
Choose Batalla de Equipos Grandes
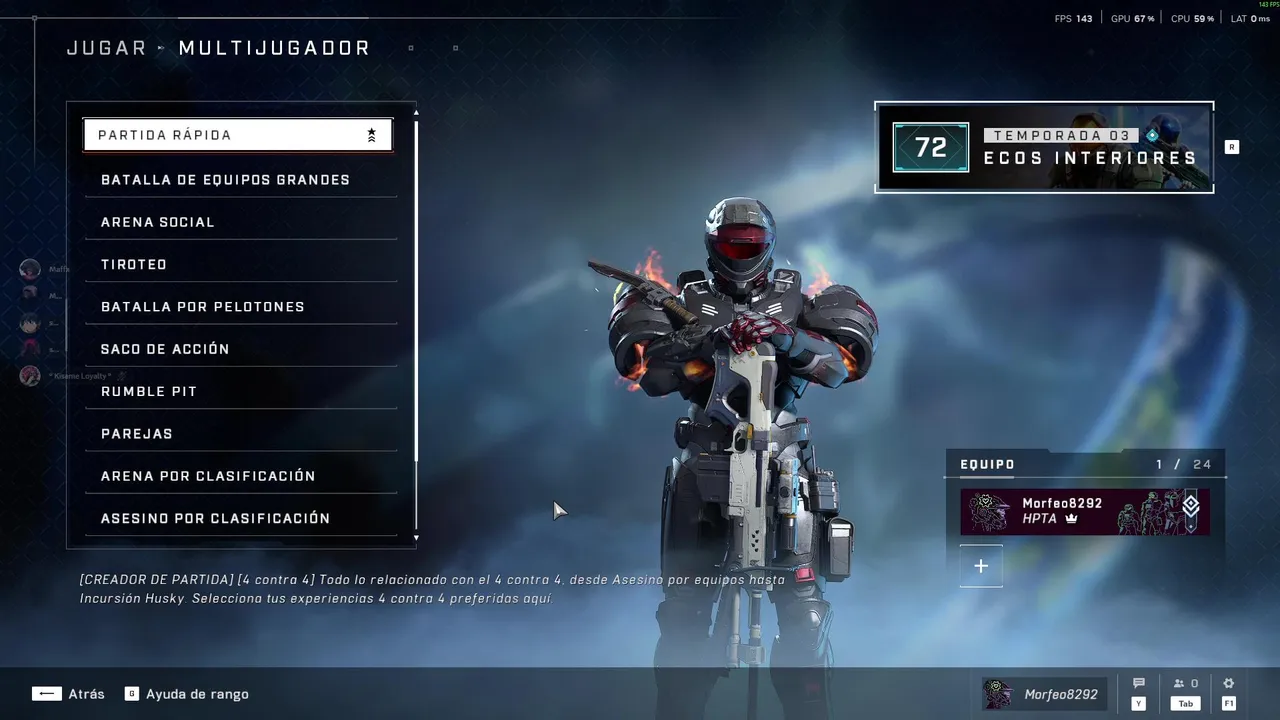coord(240,180)
